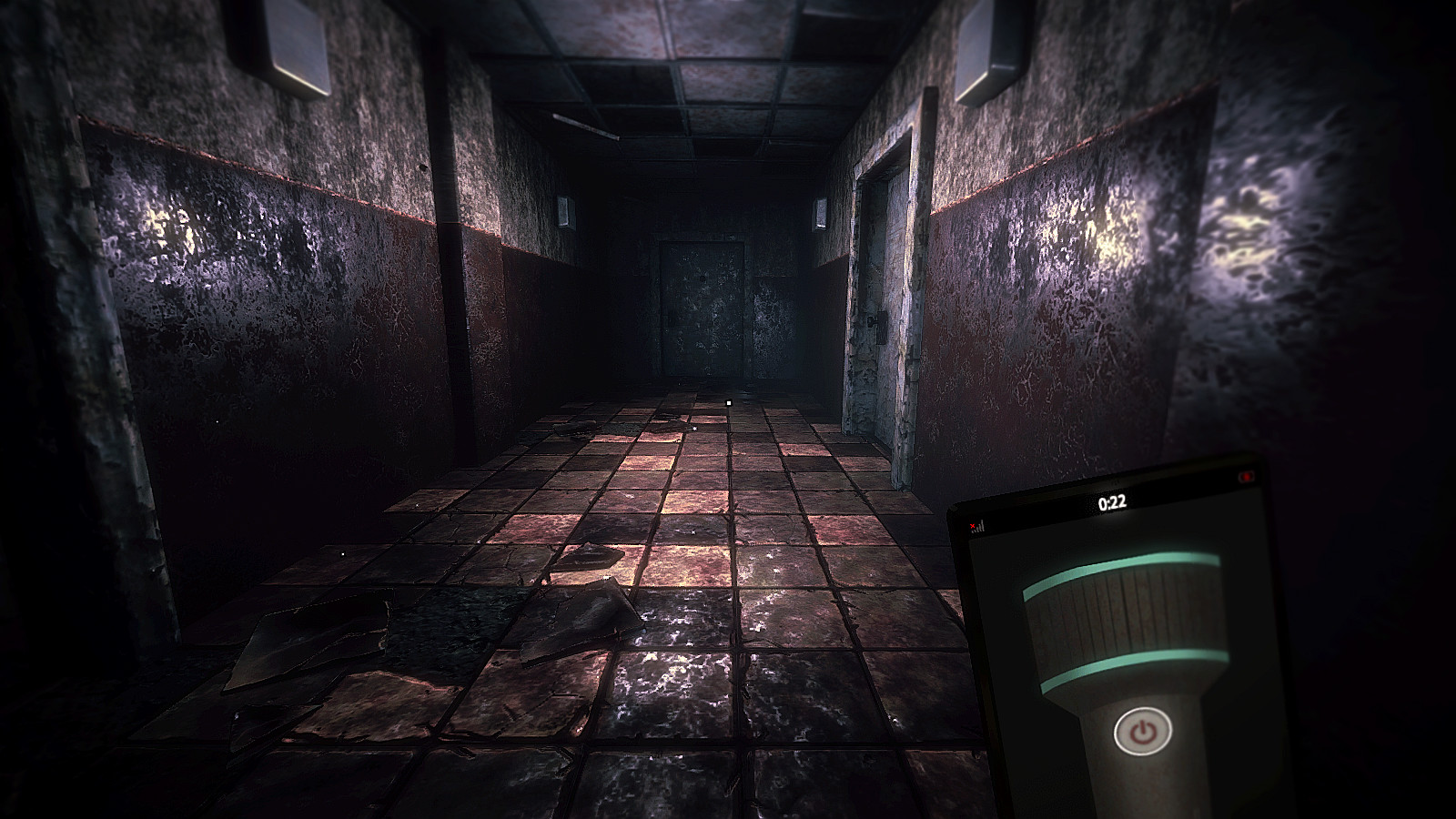1456x819 pixels.
Task: Tap the battery indicator on phone screen
Action: coord(1247,478)
